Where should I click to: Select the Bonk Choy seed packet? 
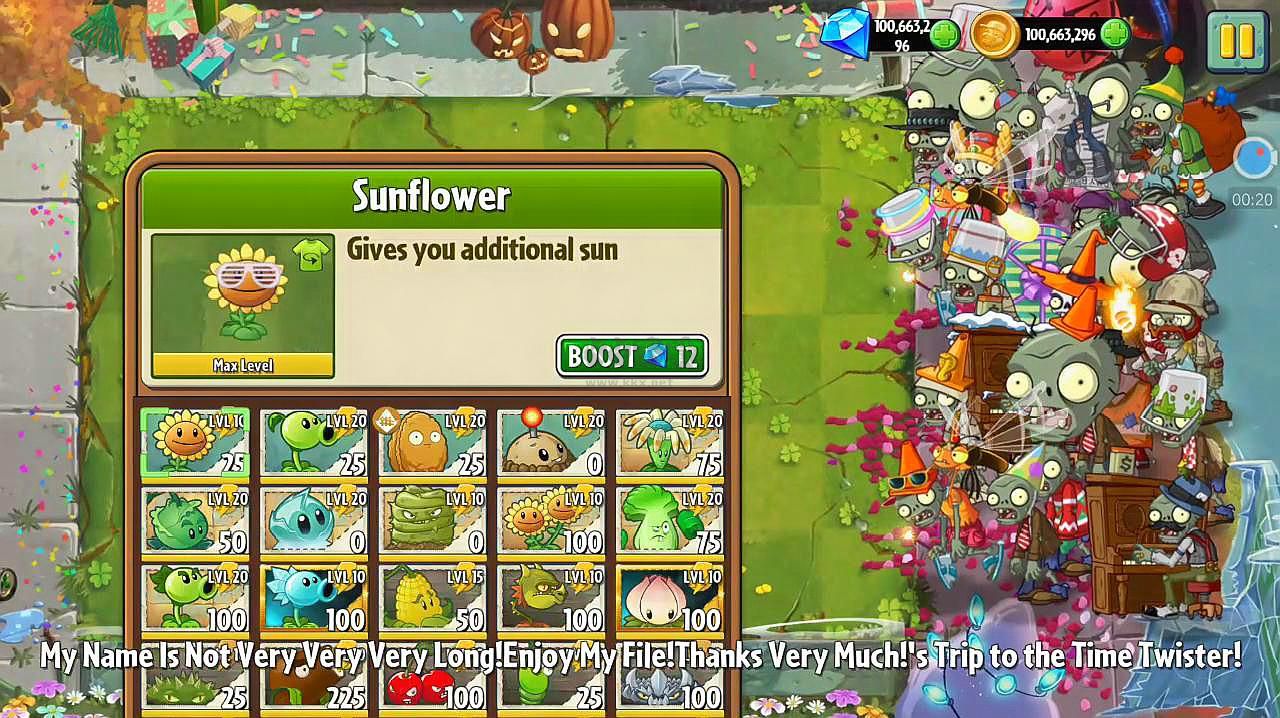click(x=670, y=520)
